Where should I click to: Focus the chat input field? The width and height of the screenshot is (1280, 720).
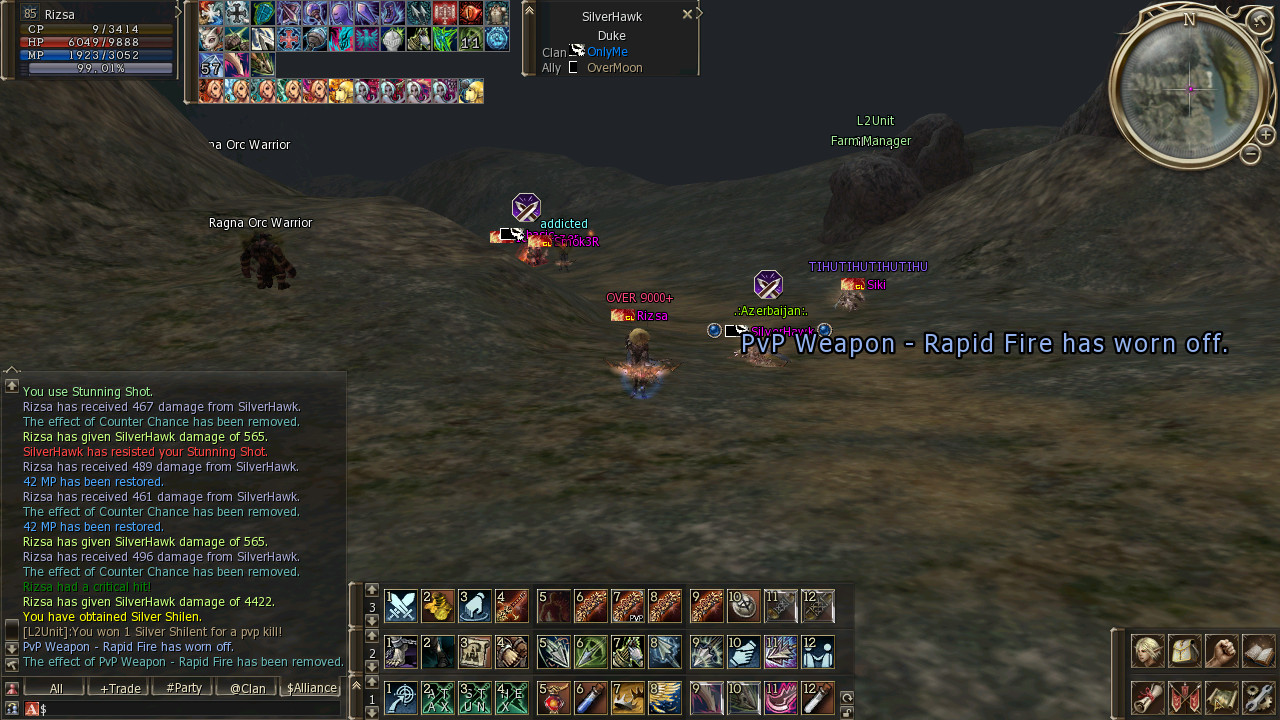[x=190, y=709]
